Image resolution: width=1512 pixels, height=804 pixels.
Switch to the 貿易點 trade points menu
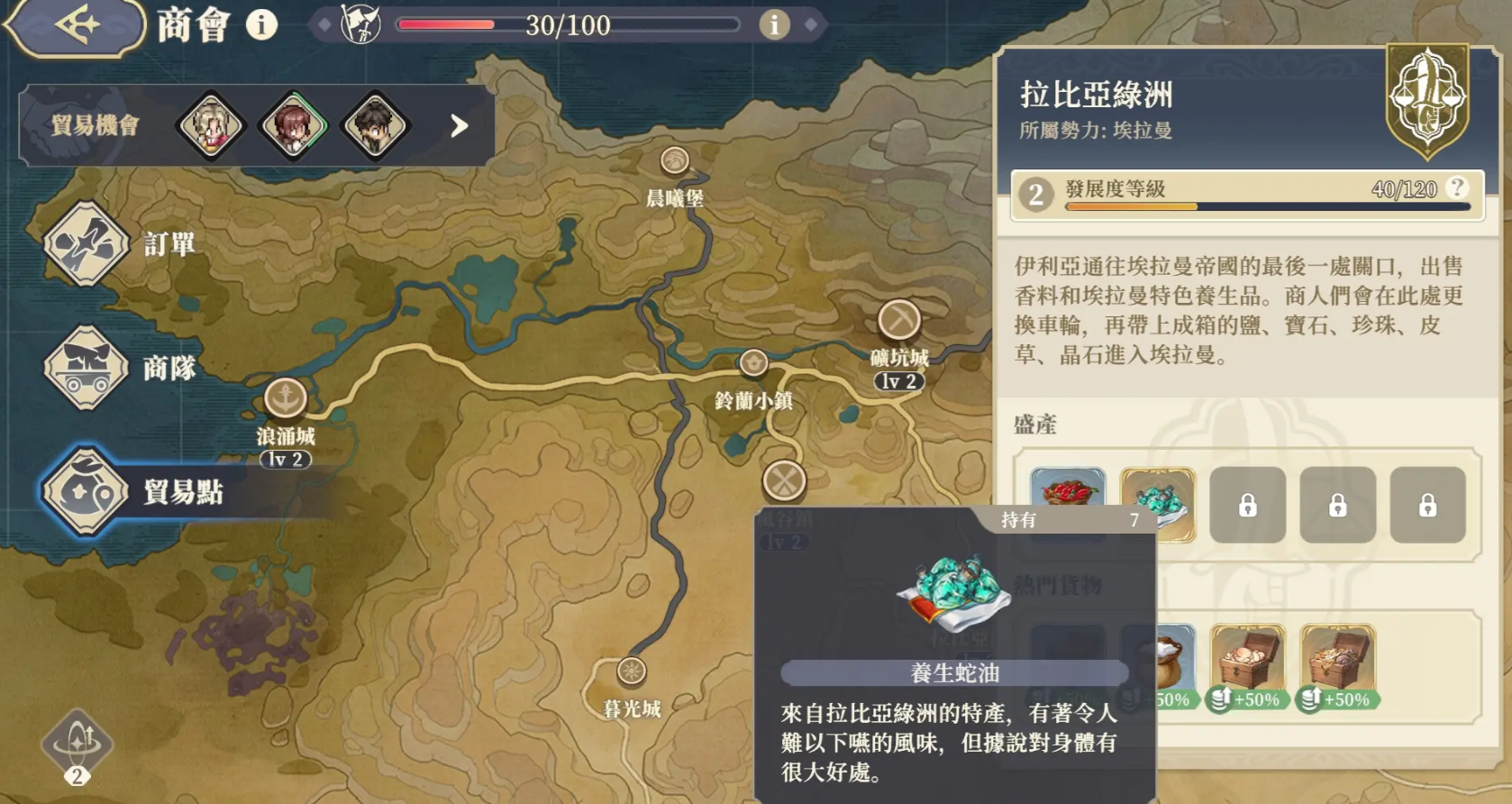[x=87, y=491]
